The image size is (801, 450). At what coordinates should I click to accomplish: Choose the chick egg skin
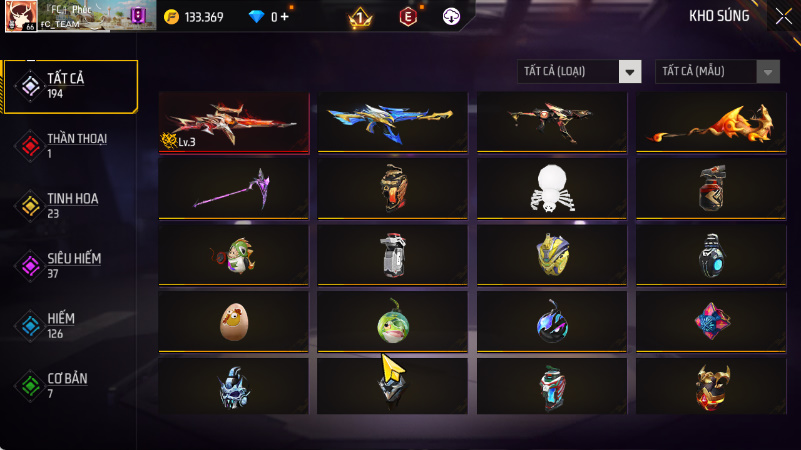[x=234, y=320]
